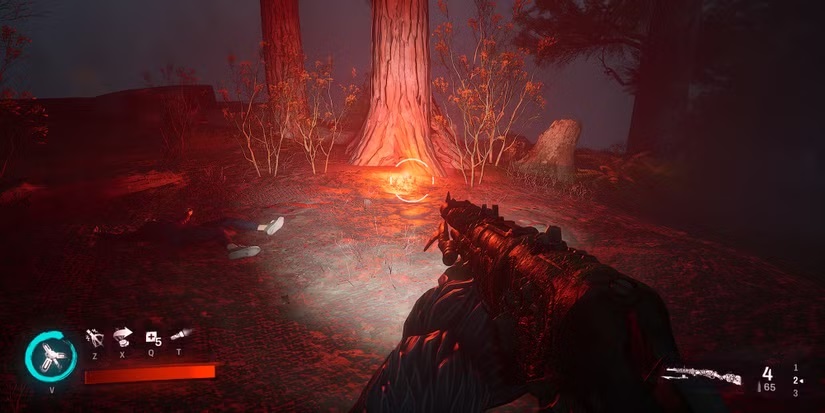Toggle the flashlight icon
The width and height of the screenshot is (825, 413).
181,335
